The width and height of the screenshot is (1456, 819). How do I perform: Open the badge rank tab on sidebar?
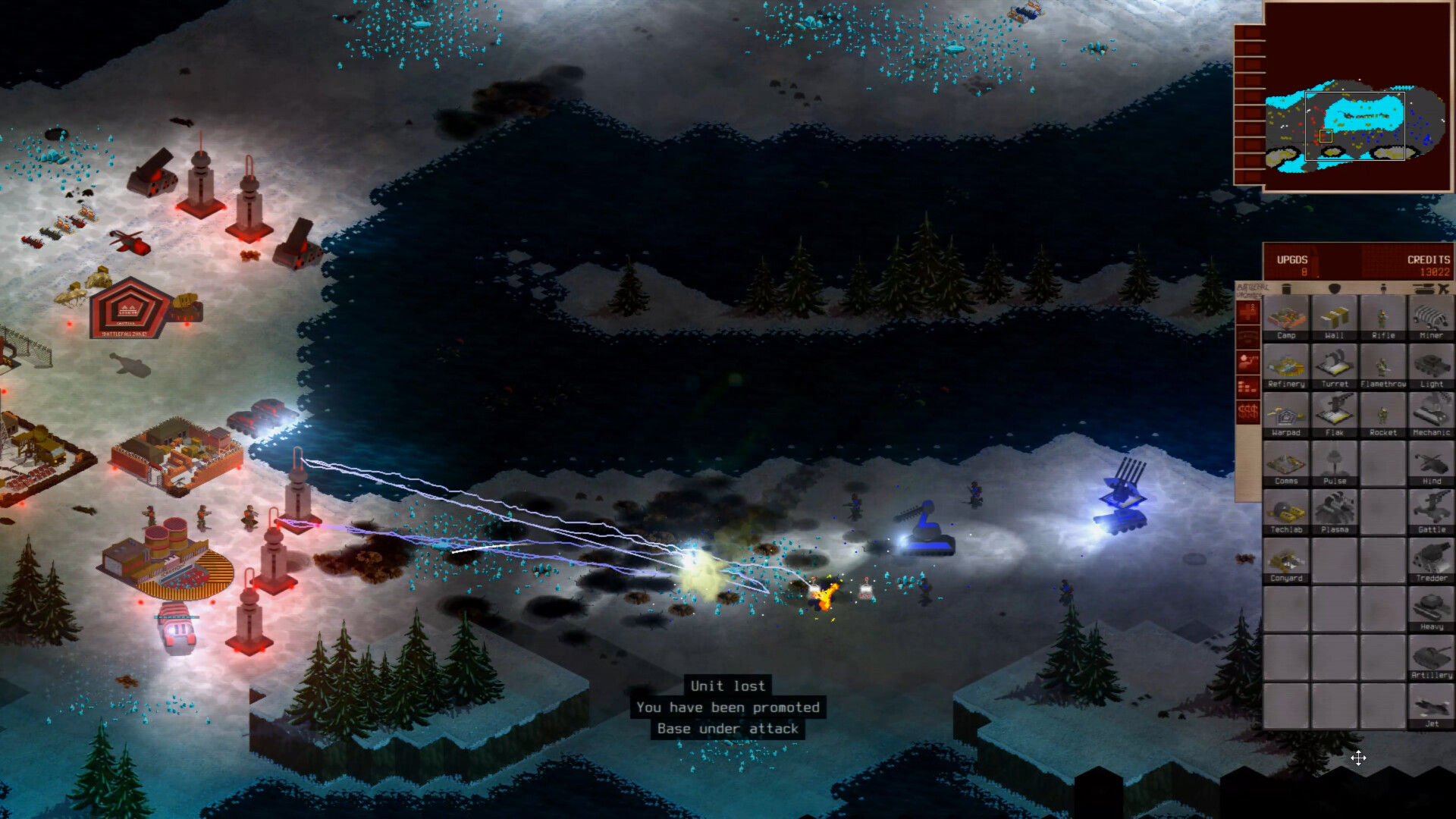point(1247,336)
